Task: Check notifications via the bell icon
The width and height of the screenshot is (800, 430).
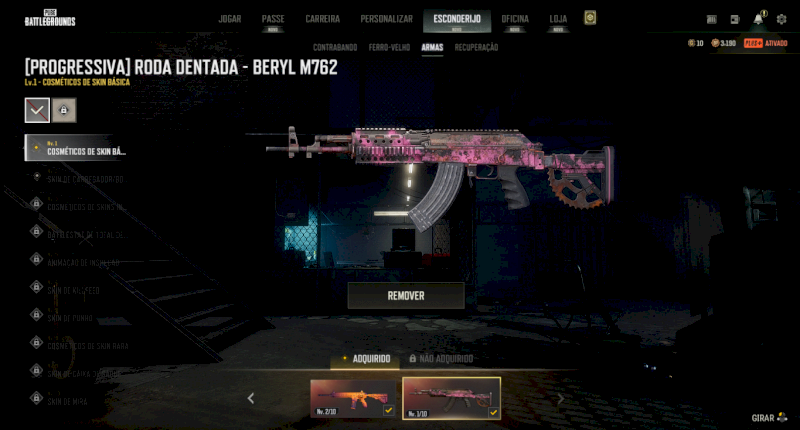Action: pyautogui.click(x=758, y=19)
